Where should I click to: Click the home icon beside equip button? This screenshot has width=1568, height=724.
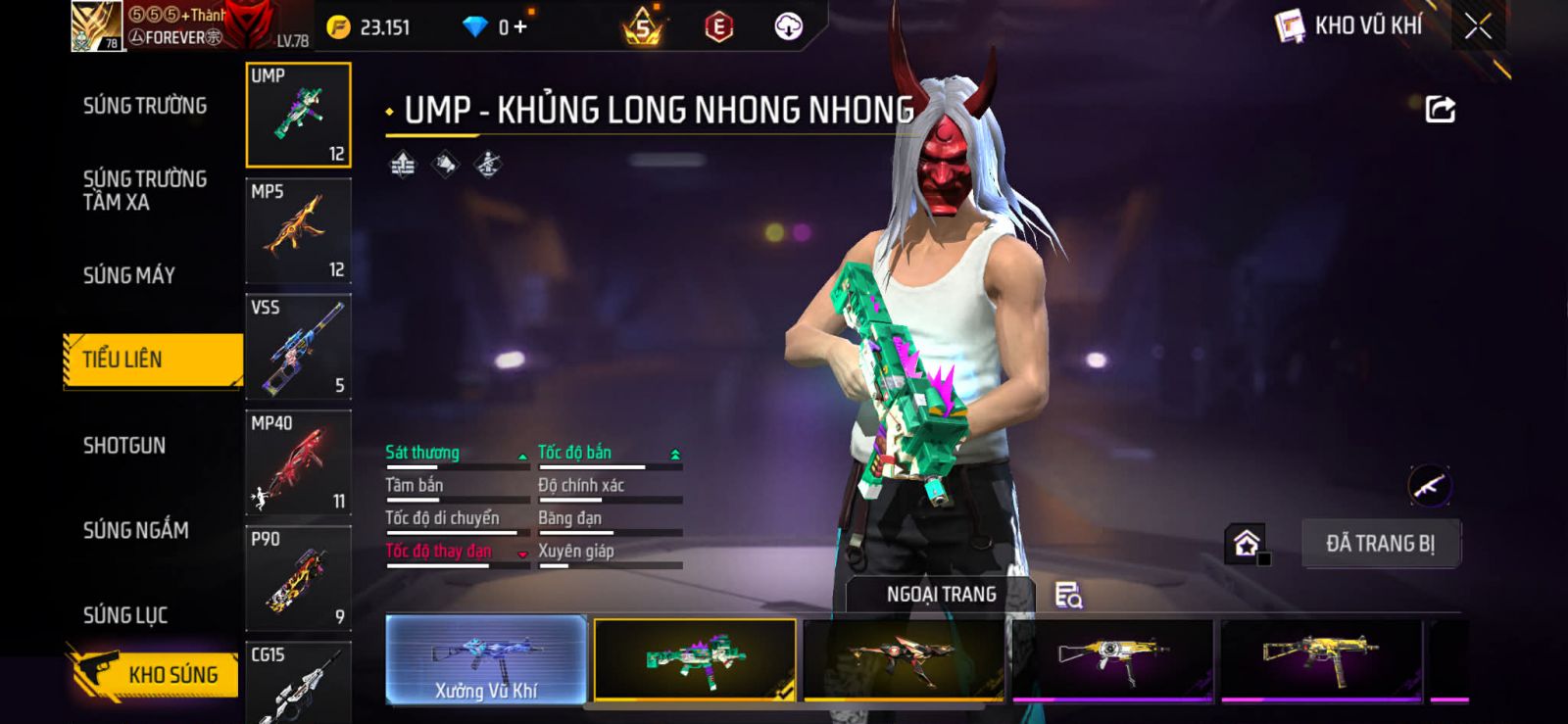pos(1247,543)
